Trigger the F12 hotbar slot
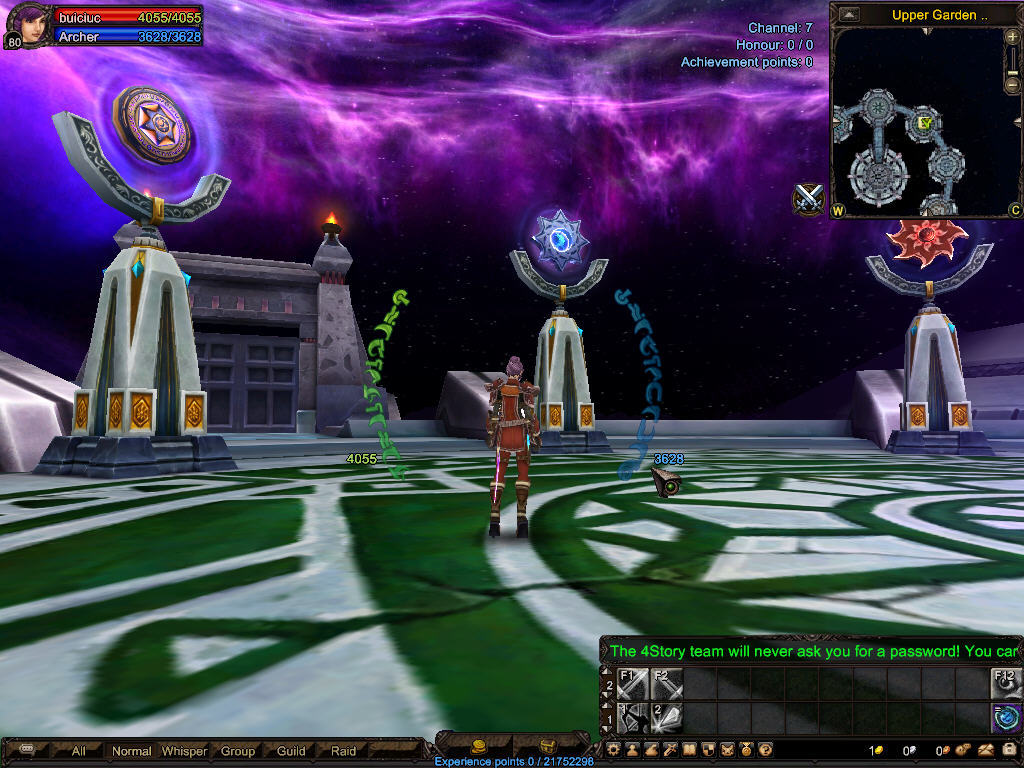The image size is (1024, 768). point(1005,684)
